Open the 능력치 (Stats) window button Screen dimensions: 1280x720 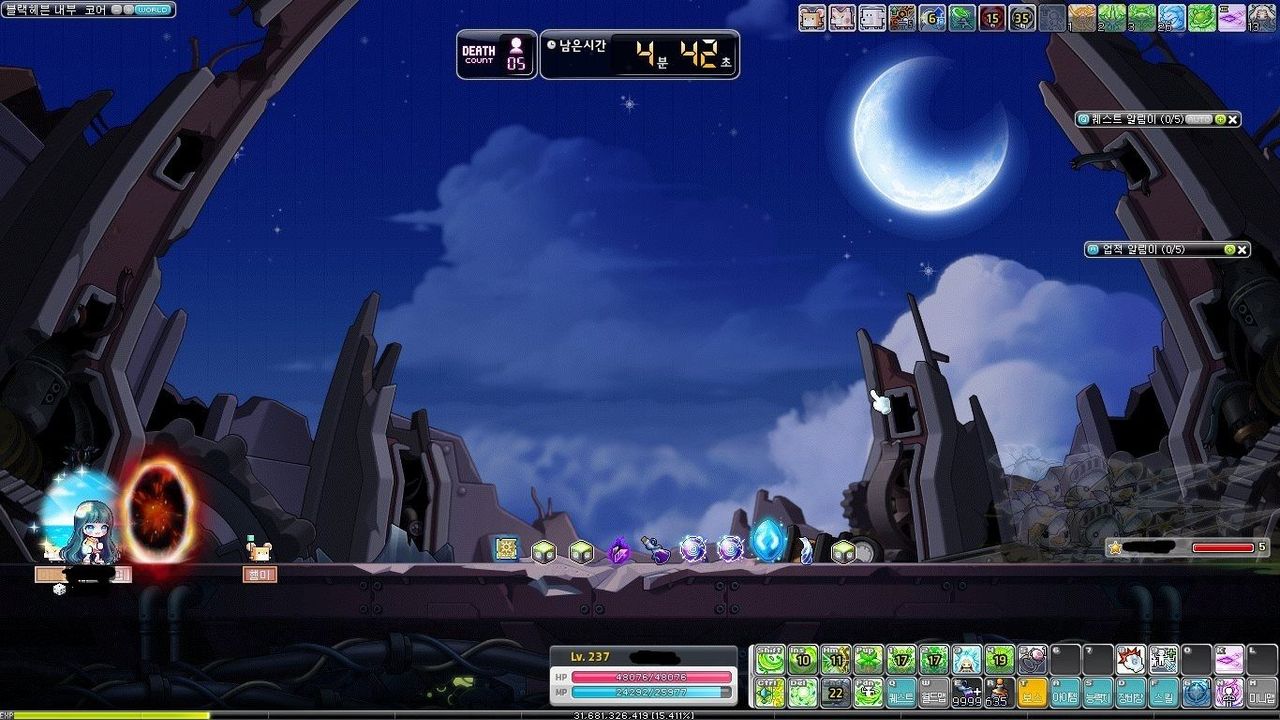point(1098,692)
